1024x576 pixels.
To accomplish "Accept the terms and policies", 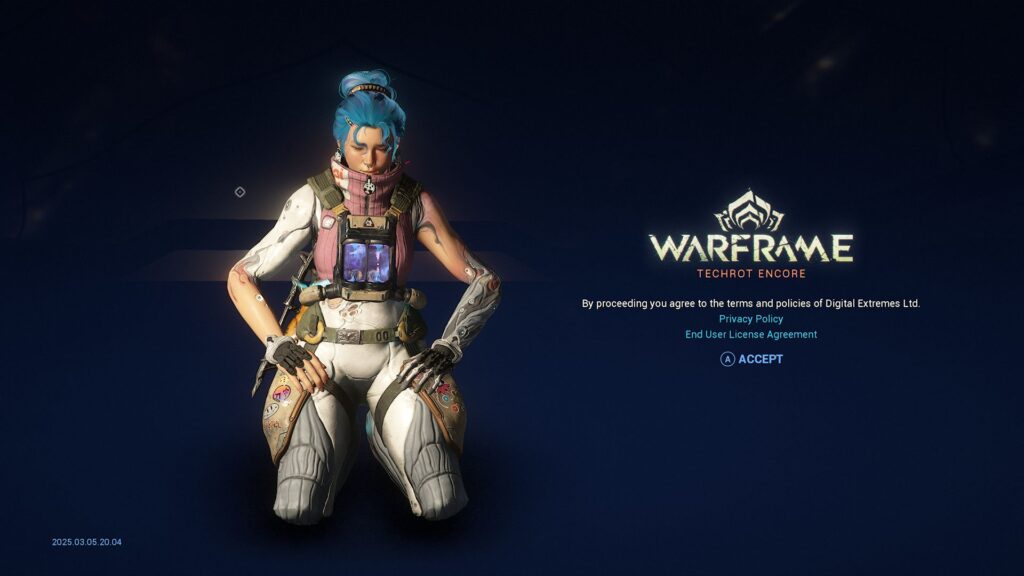I will 752,359.
